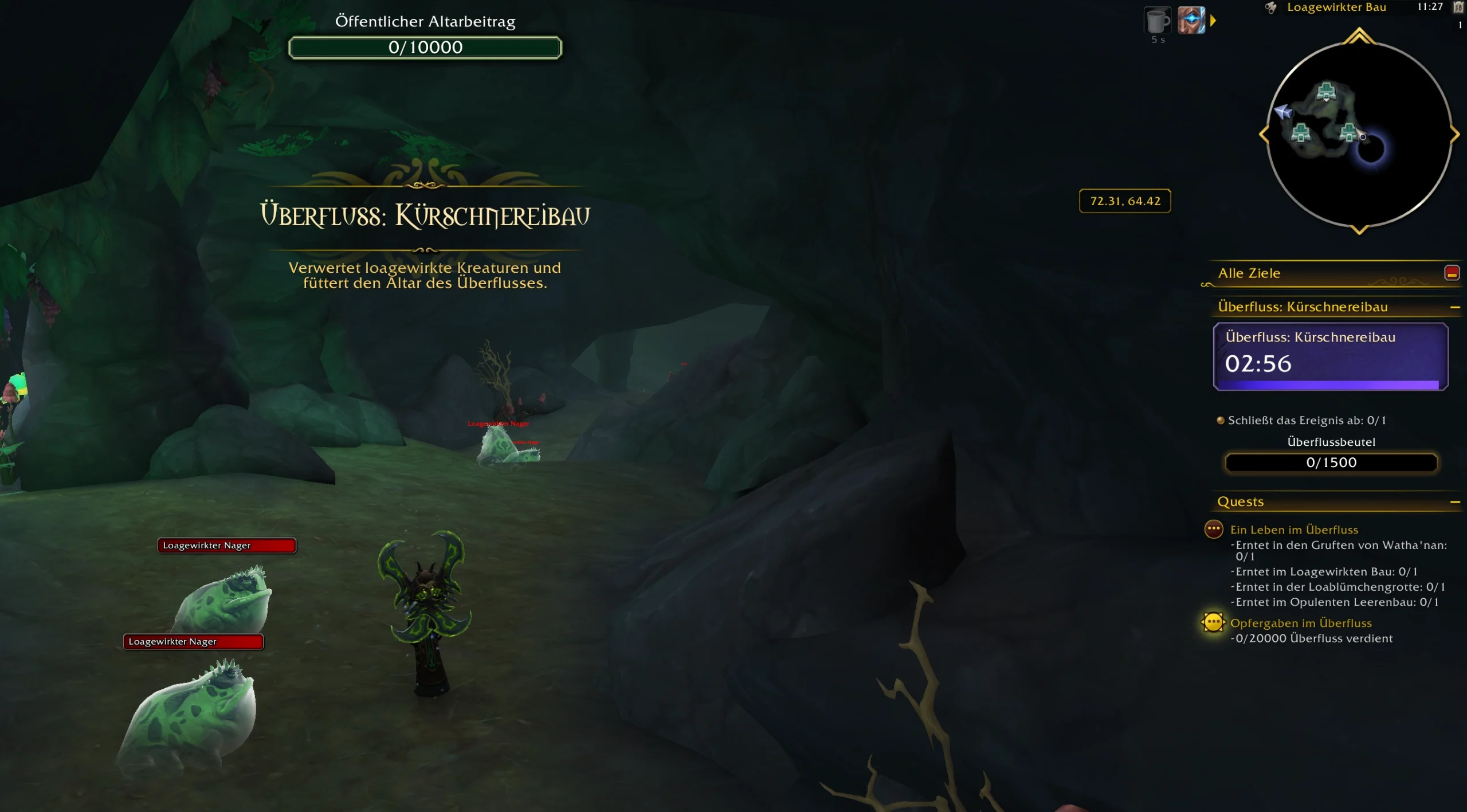The width and height of the screenshot is (1467, 812).
Task: Collapse the Alle Ziele tracker with red button
Action: tap(1452, 273)
